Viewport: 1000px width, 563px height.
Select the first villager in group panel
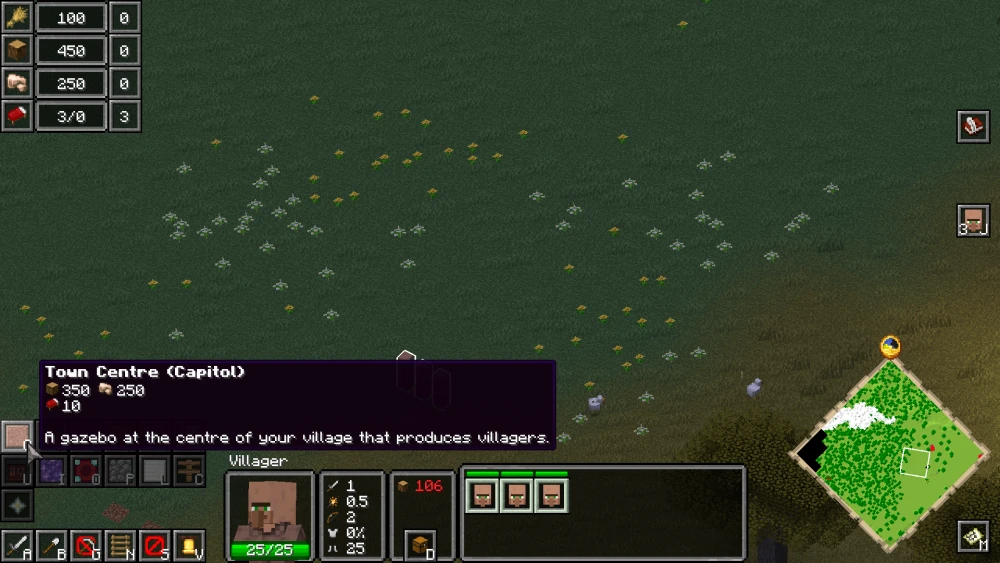(482, 495)
